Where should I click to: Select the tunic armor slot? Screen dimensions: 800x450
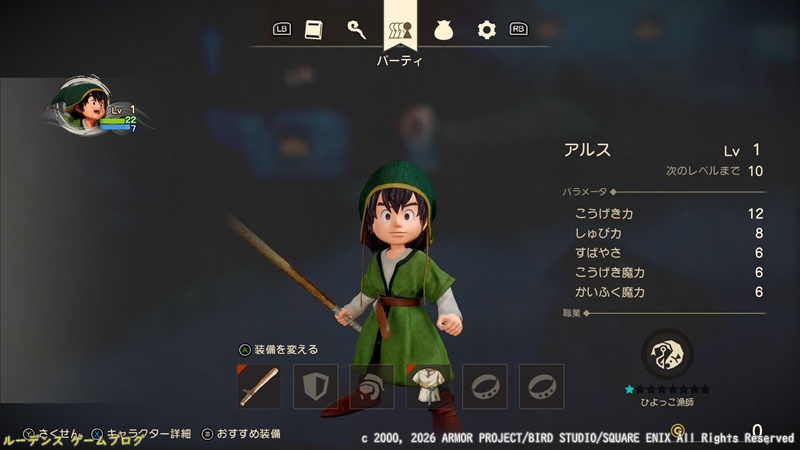click(429, 386)
